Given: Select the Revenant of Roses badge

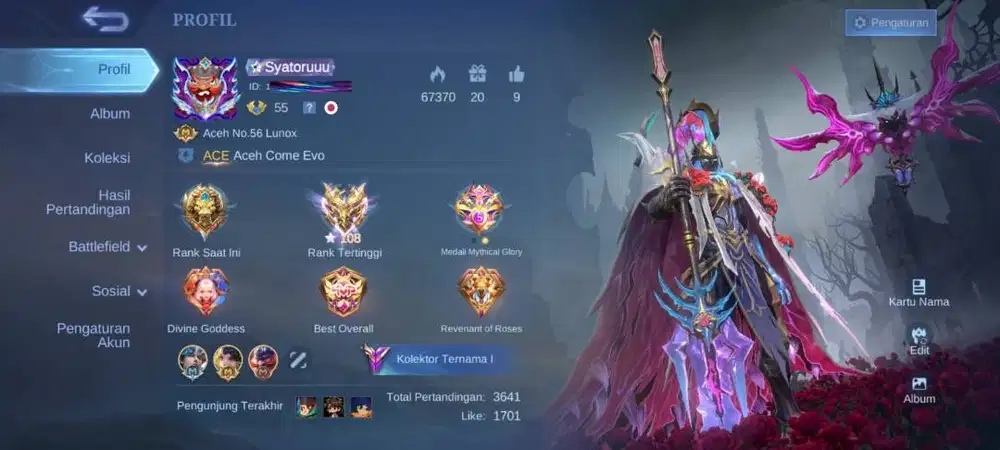Looking at the screenshot, I should [x=481, y=291].
